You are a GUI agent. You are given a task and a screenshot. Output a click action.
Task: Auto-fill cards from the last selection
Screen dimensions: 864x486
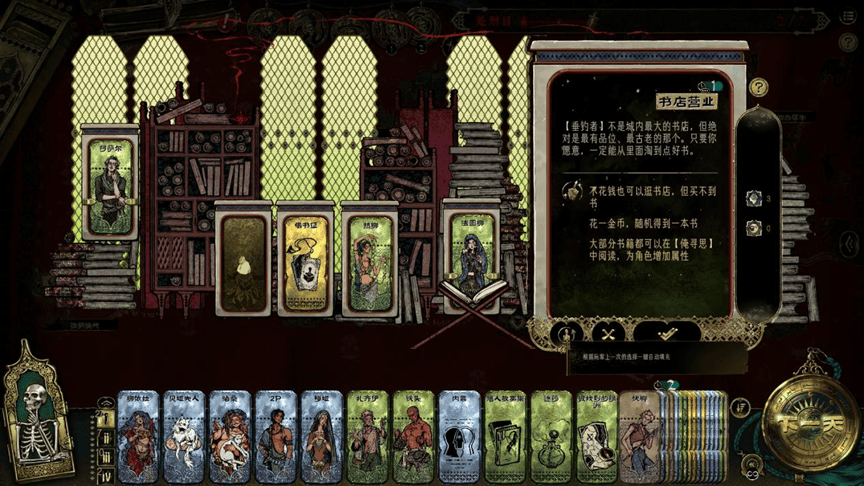pos(566,333)
